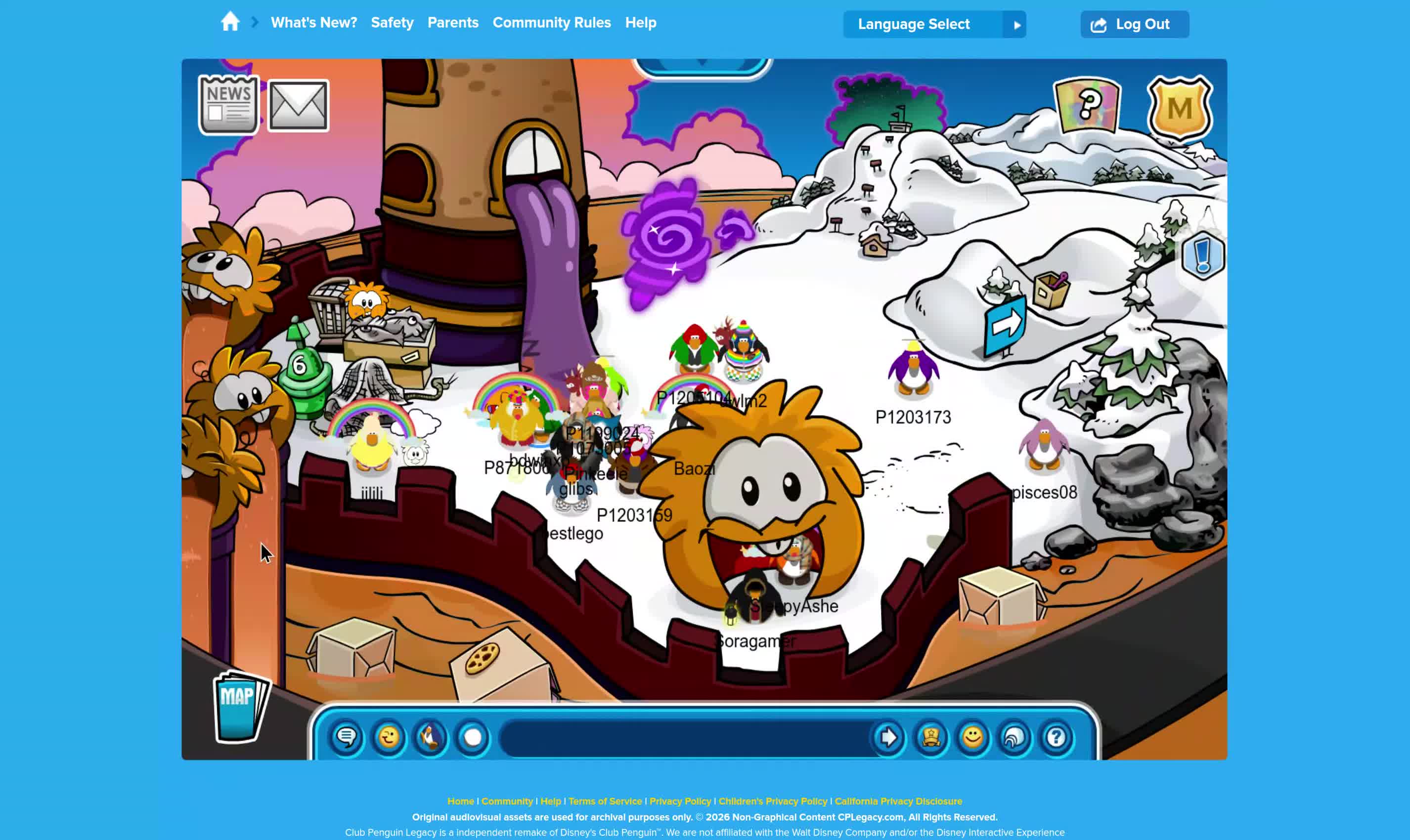Screen dimensions: 1410x840
Task: Open the Terms of Service link
Action: coord(605,801)
